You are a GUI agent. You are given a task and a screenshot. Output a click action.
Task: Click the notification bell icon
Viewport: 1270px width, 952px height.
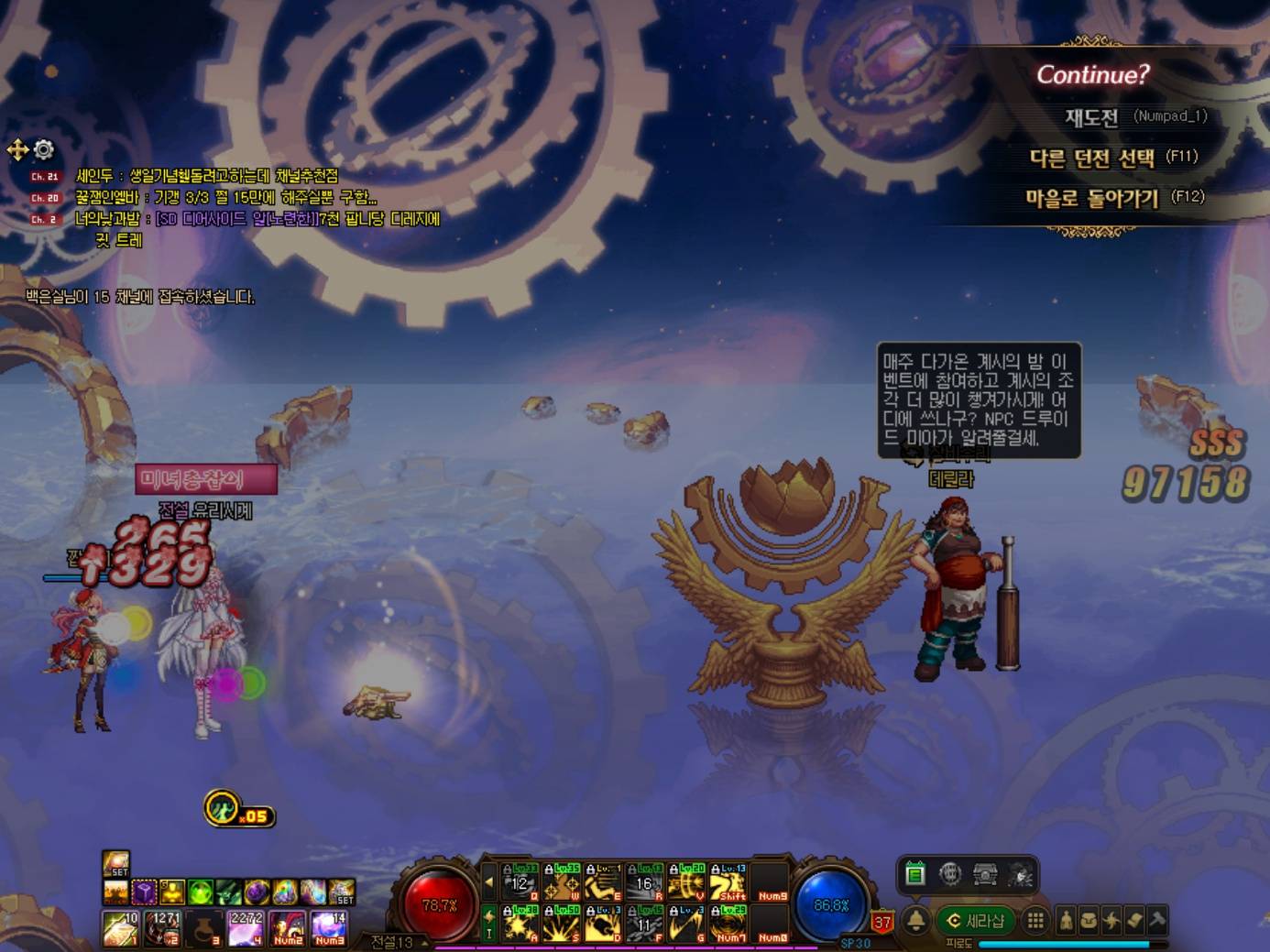pos(915,920)
